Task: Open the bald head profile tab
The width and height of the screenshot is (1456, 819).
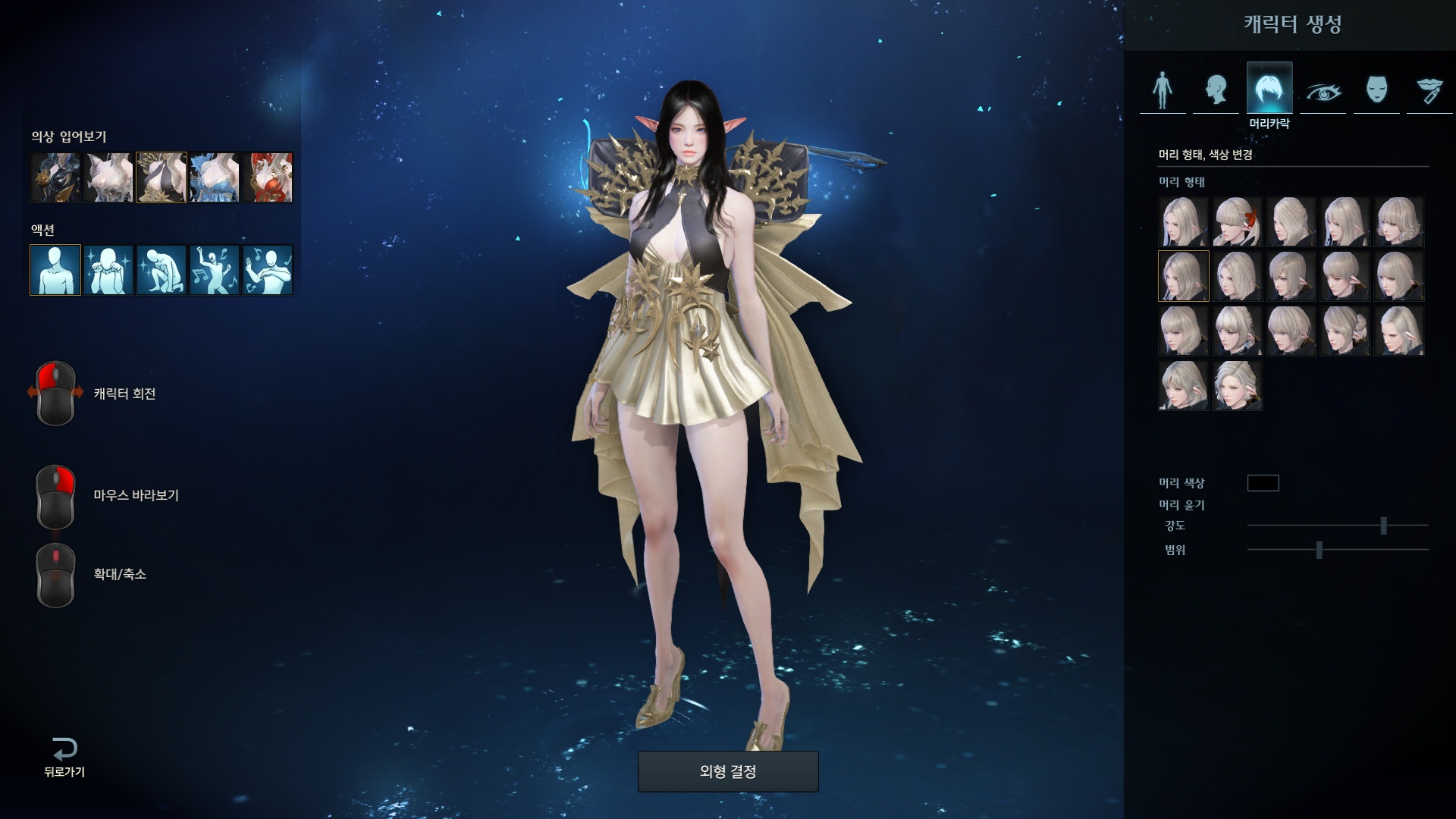Action: [1216, 89]
